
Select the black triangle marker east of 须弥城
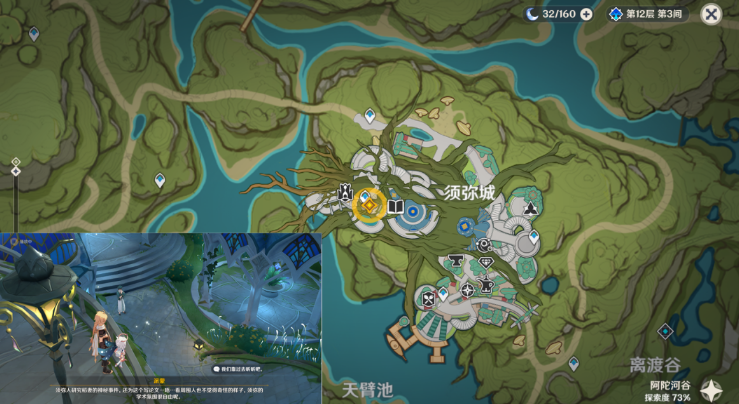529,210
